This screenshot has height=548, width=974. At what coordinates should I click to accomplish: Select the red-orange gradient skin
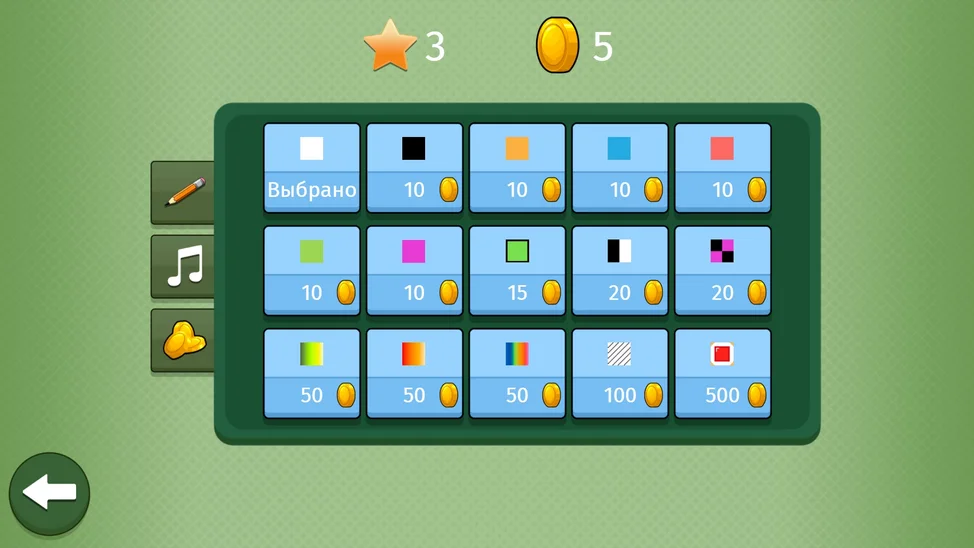coord(414,374)
